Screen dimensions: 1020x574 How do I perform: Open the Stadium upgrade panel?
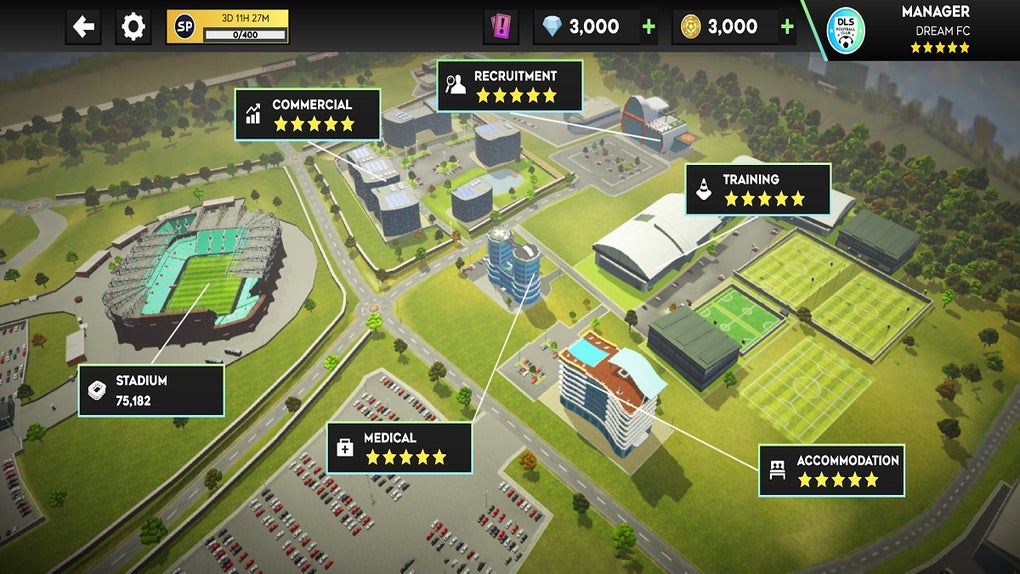pos(151,390)
